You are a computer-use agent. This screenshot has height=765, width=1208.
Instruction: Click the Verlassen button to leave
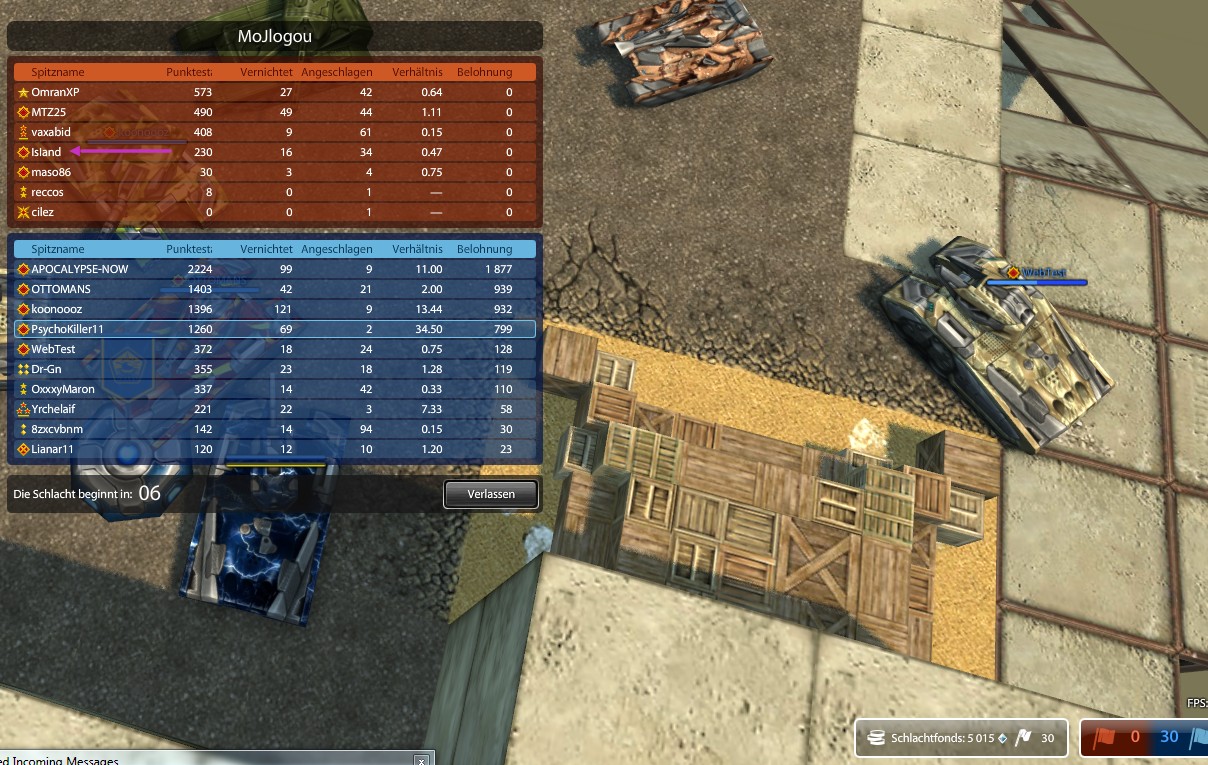490,494
